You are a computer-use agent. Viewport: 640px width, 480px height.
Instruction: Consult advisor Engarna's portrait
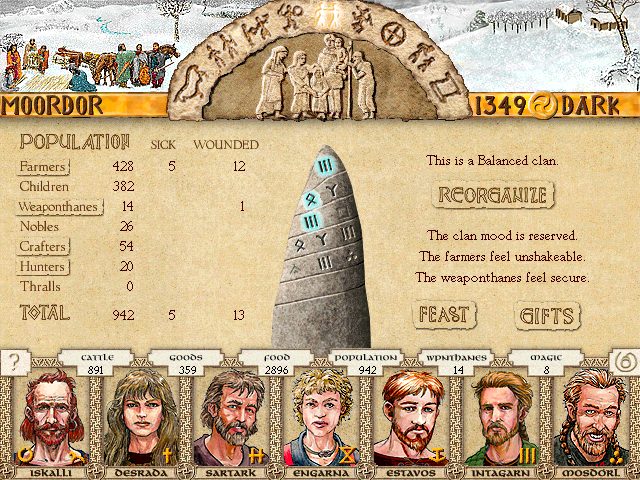pos(318,420)
